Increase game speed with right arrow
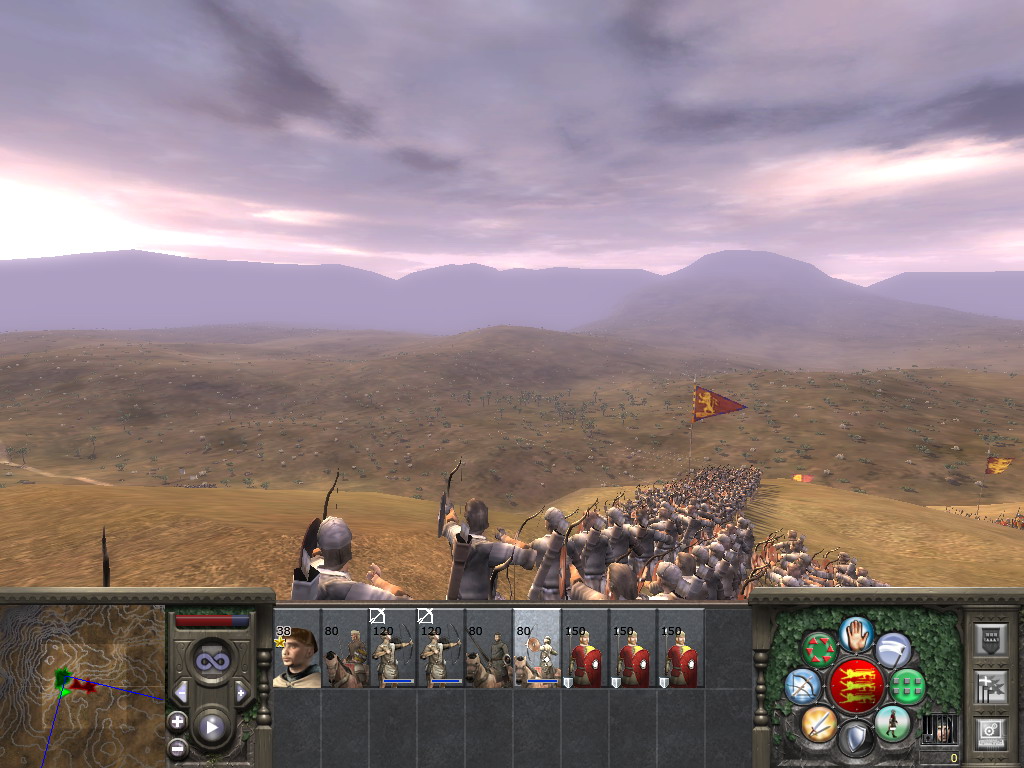This screenshot has width=1024, height=768. (241, 692)
